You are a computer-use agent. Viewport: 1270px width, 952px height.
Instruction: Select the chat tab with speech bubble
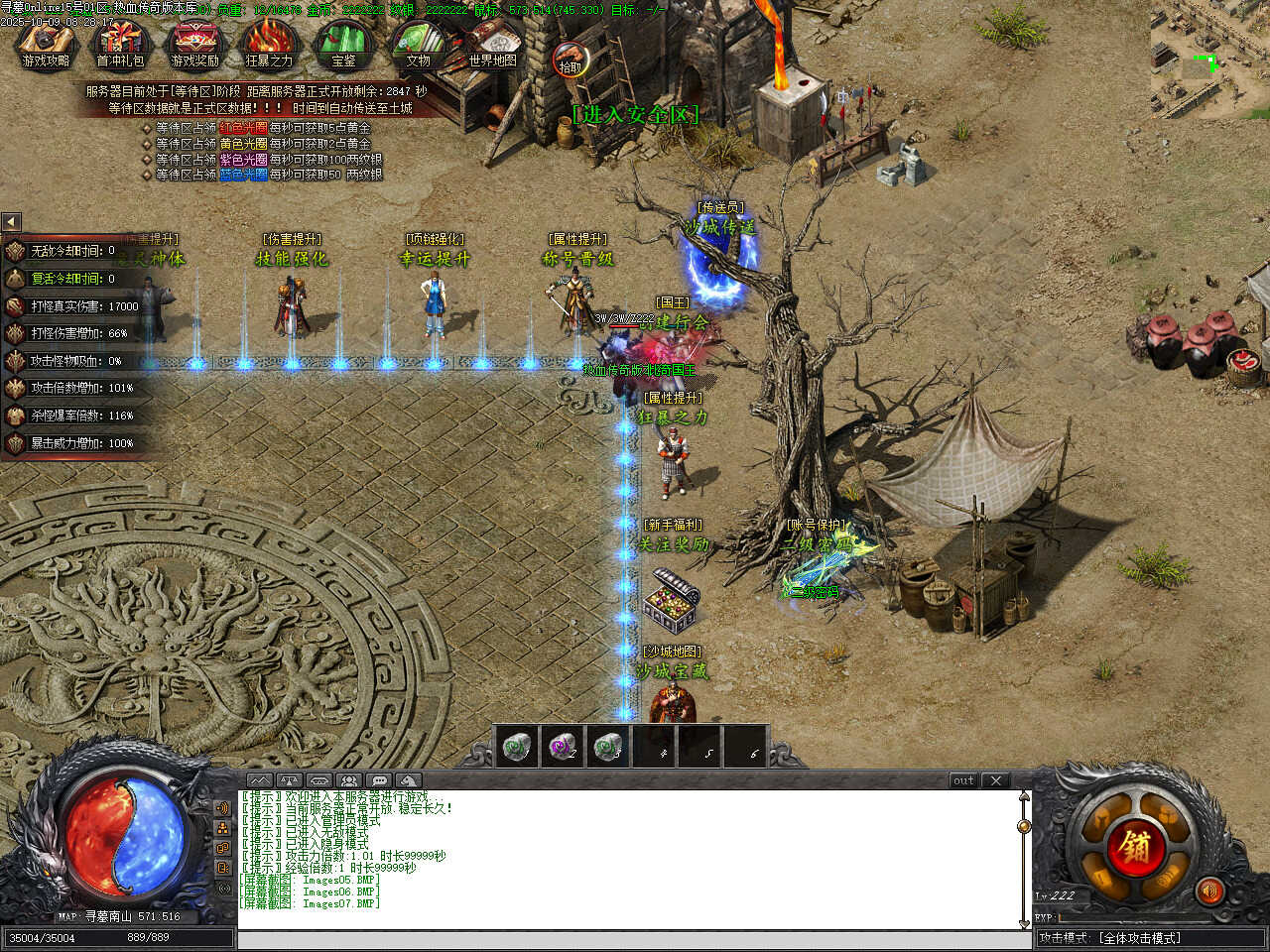point(379,780)
